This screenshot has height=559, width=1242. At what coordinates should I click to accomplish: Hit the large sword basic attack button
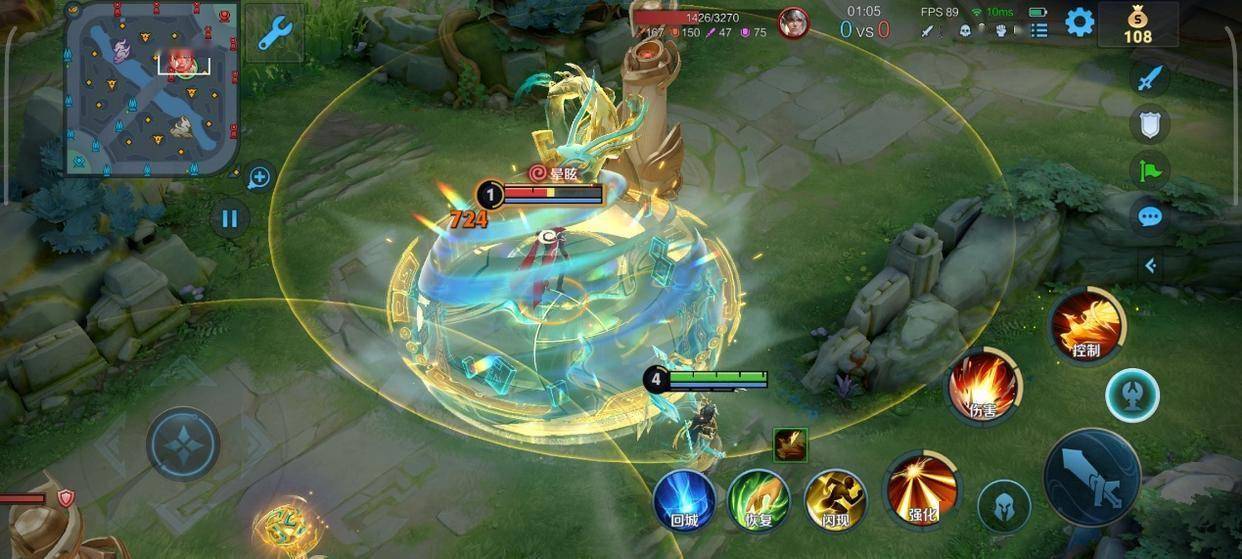[1092, 477]
